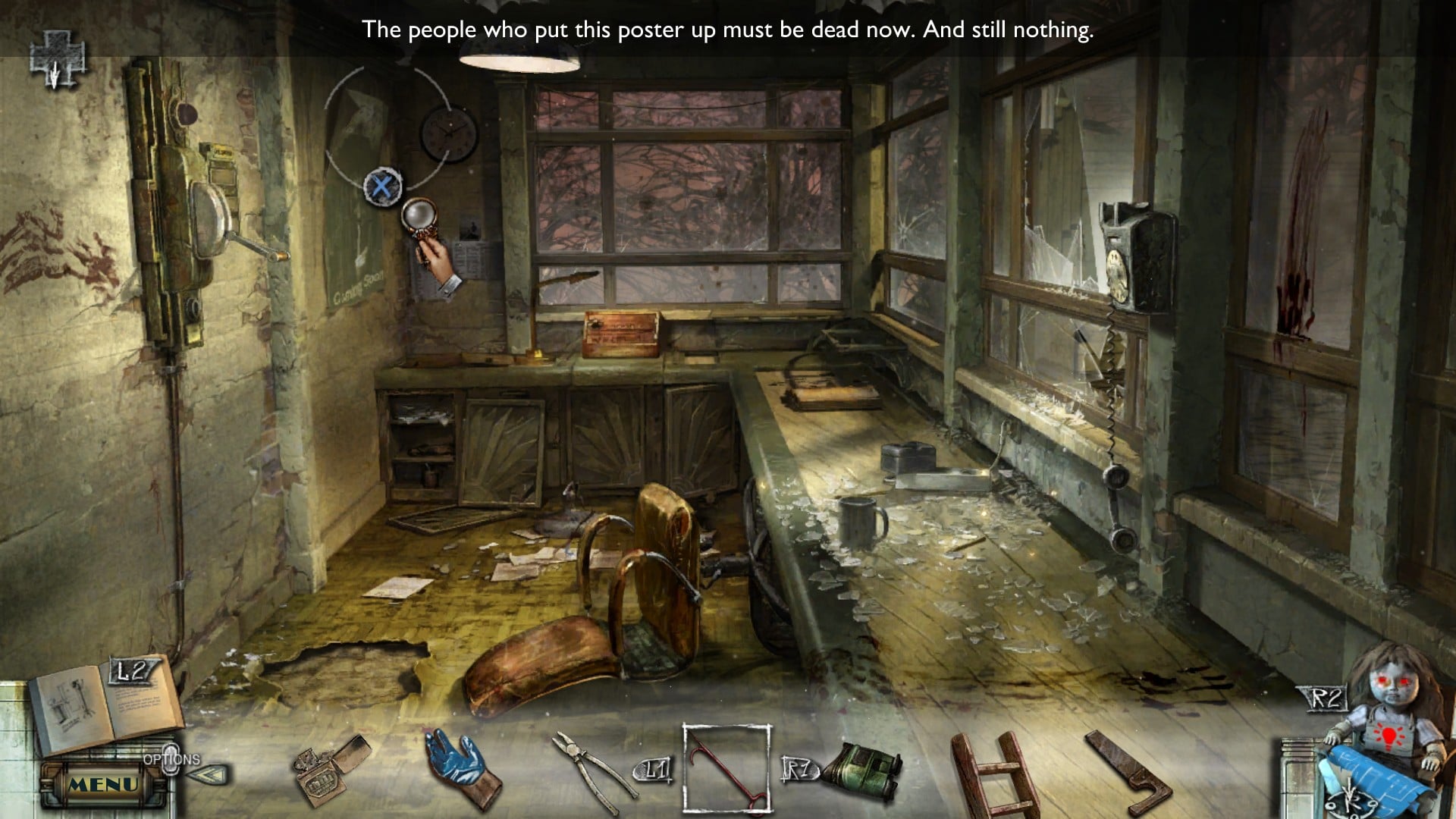Pick the blue glove from inventory
Image resolution: width=1456 pixels, height=819 pixels.
461,767
